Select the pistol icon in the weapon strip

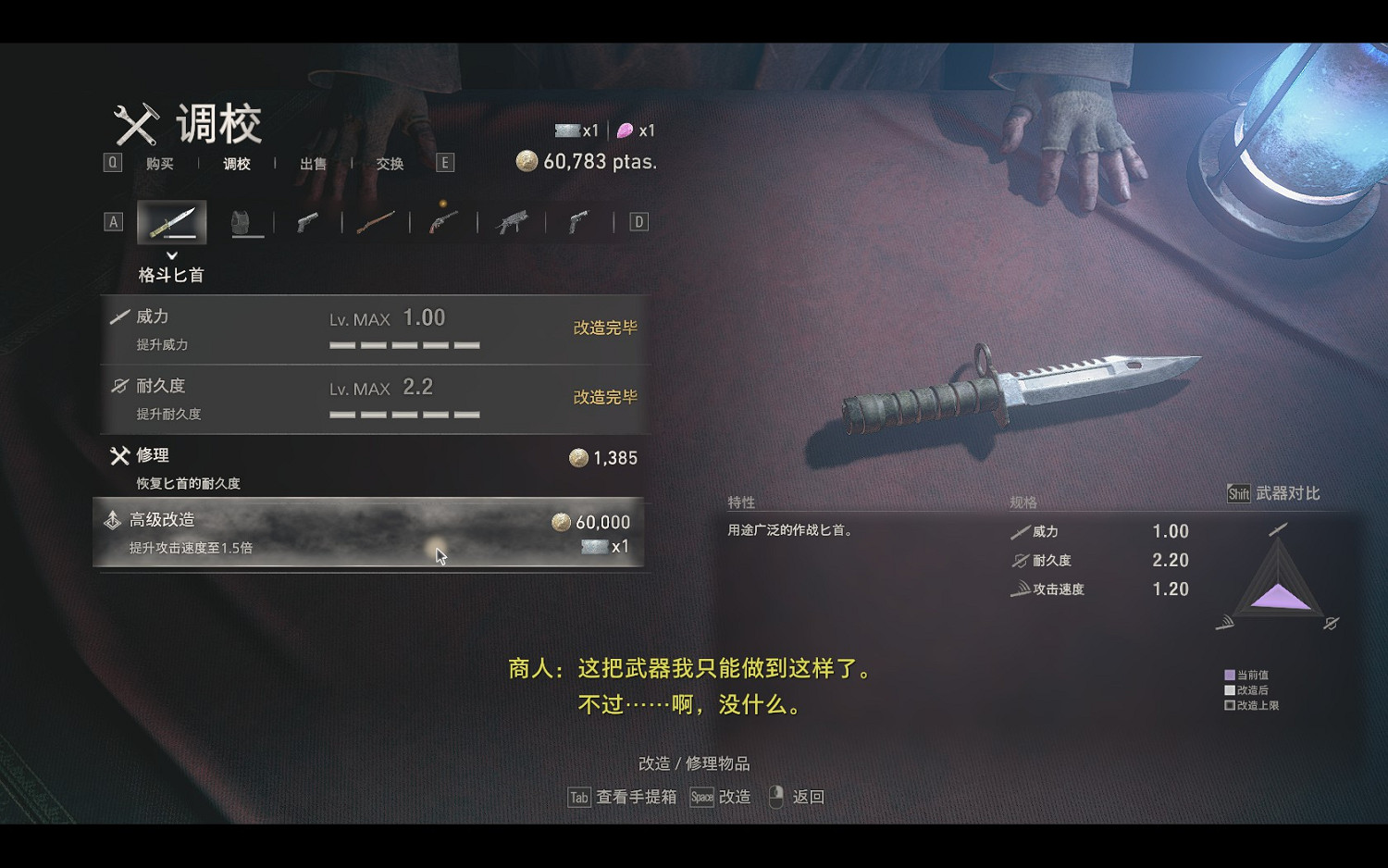click(x=307, y=221)
